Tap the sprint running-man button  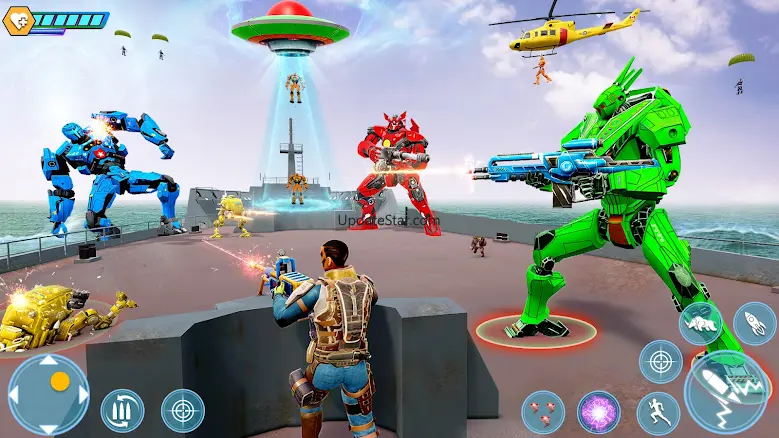tap(658, 412)
